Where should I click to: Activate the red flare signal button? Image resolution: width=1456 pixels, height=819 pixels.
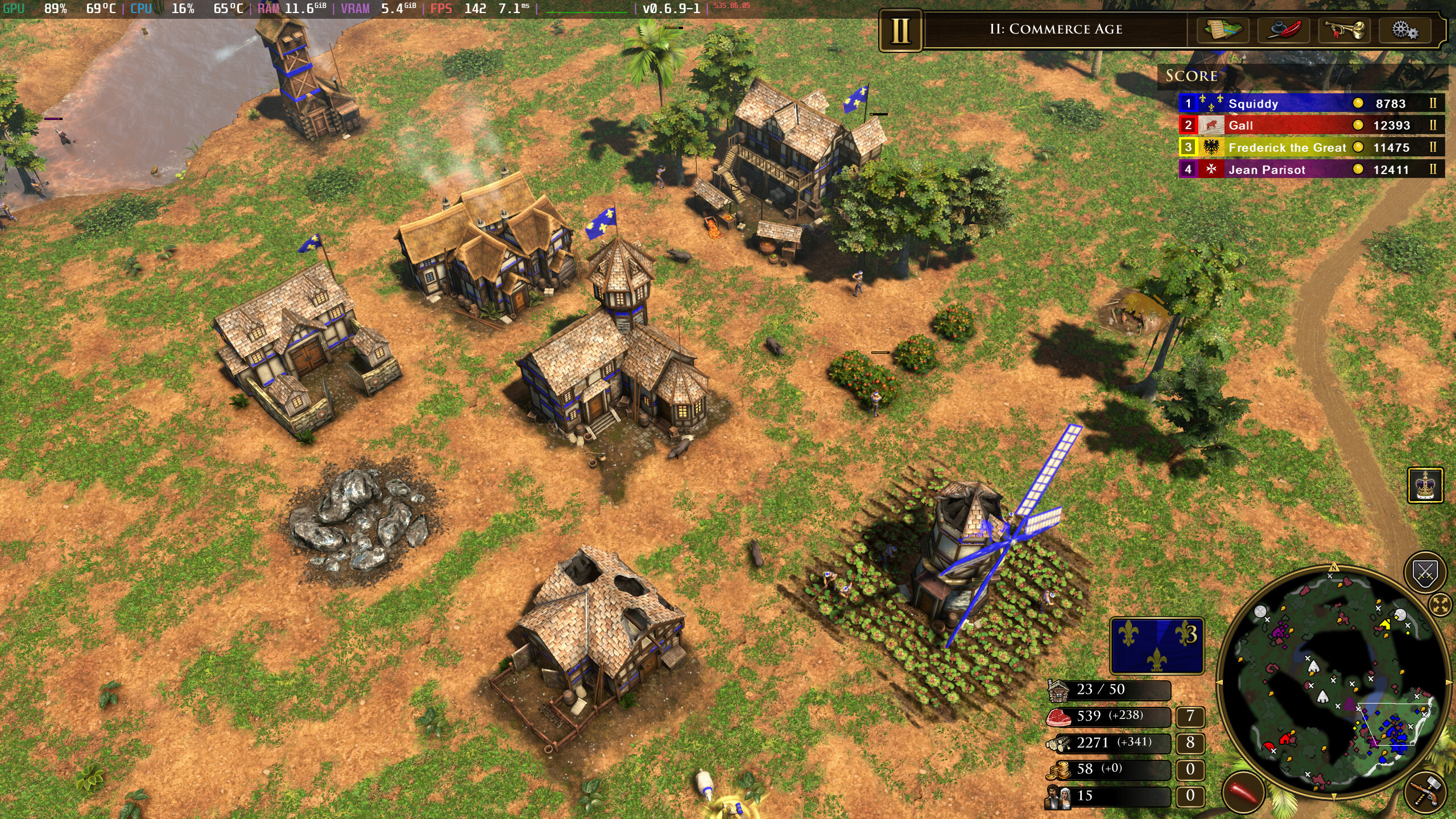click(1243, 791)
